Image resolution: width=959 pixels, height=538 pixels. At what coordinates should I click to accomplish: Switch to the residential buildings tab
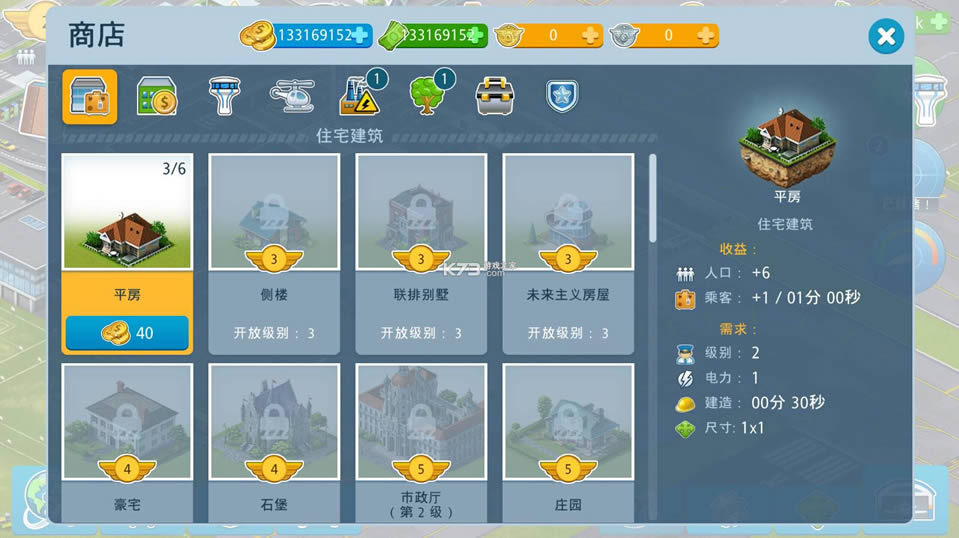[90, 96]
